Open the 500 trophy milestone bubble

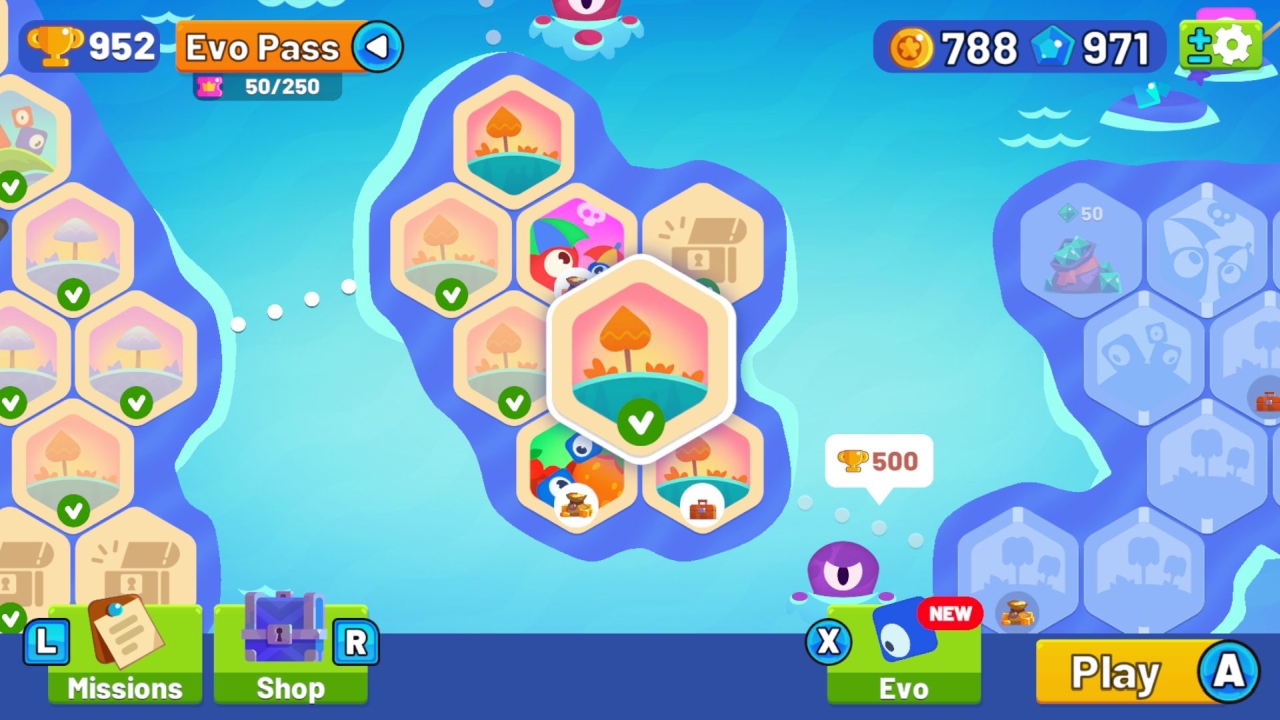coord(878,461)
